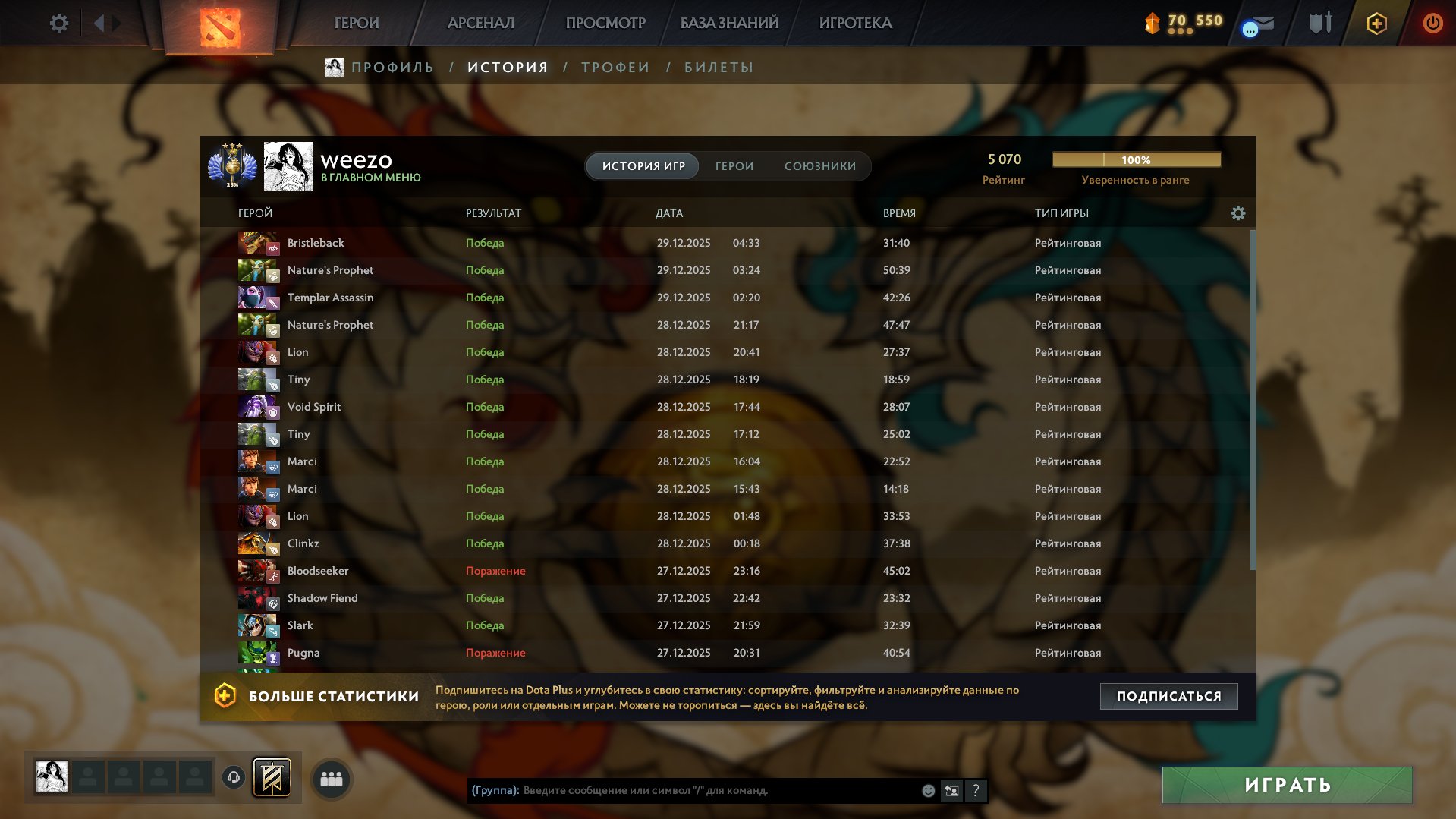Toggle chat channel switch icon next to emoticon
Viewport: 1456px width, 819px height.
pos(952,790)
